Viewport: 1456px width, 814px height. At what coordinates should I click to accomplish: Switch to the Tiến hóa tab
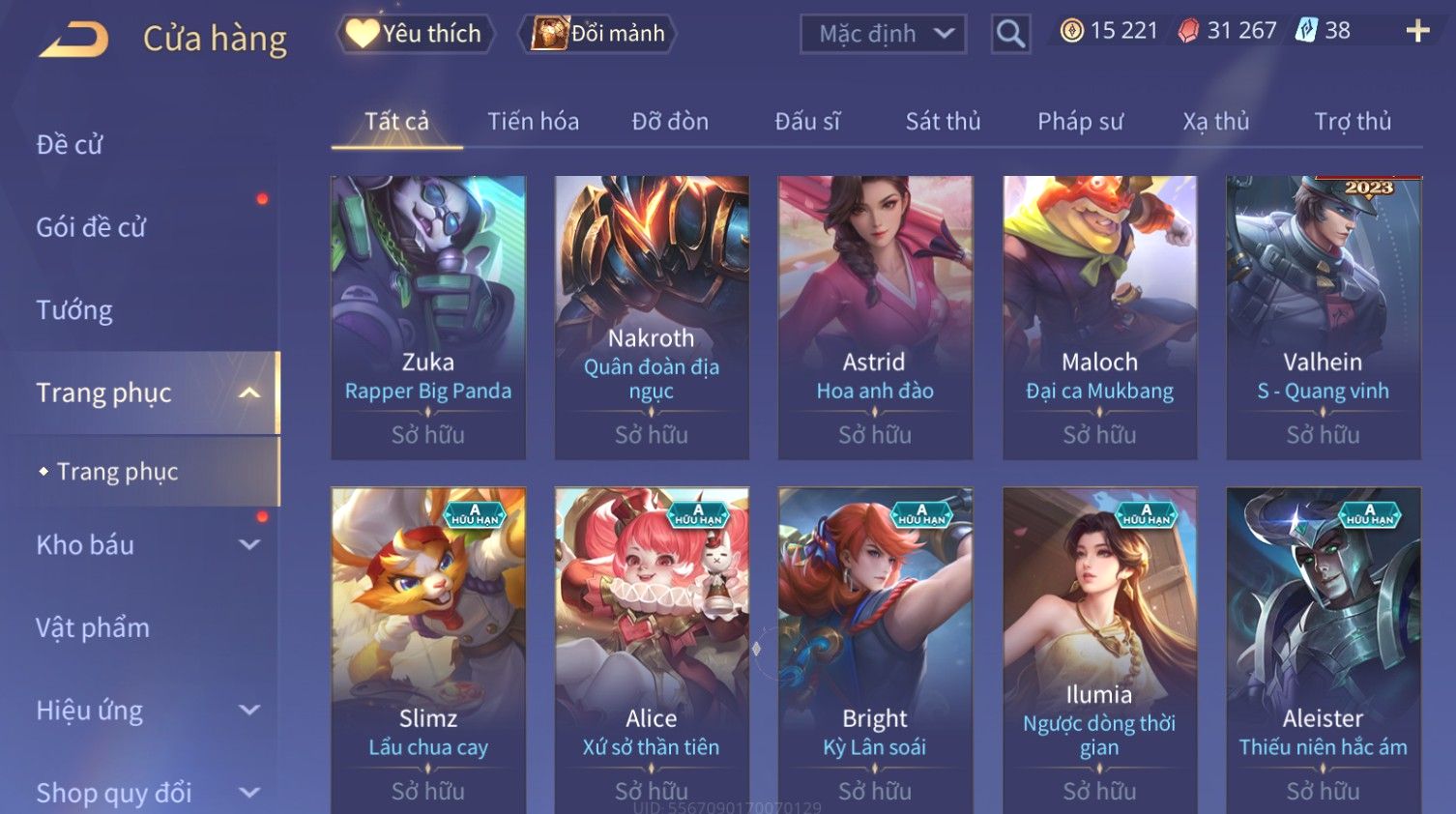coord(533,122)
